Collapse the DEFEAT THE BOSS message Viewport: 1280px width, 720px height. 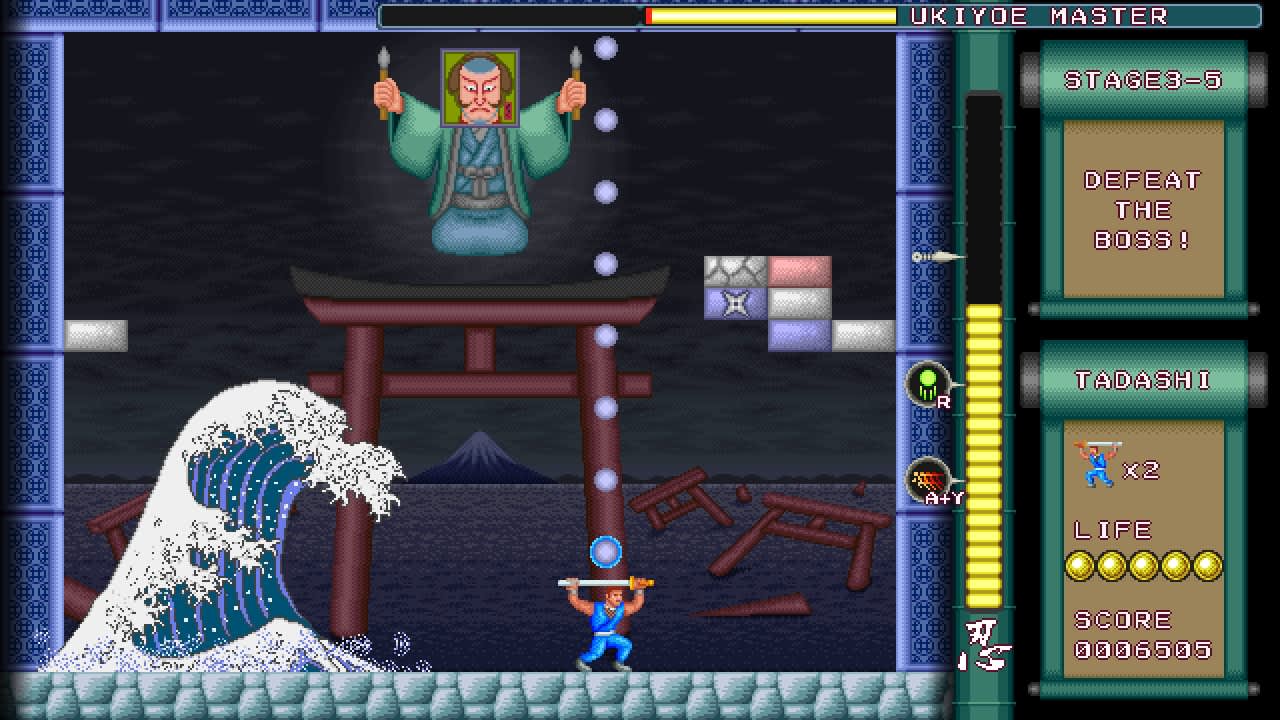tap(1140, 211)
